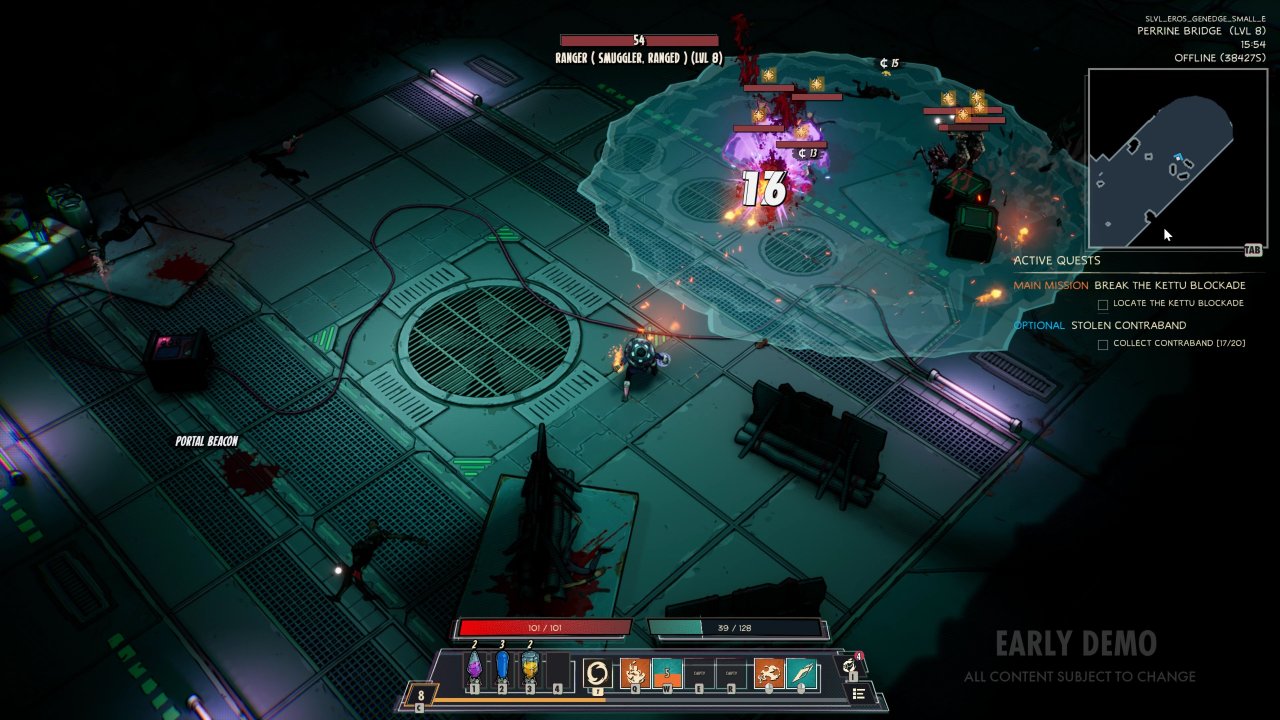The image size is (1280, 720).
Task: Trigger the orange Q ability
Action: pyautogui.click(x=634, y=670)
